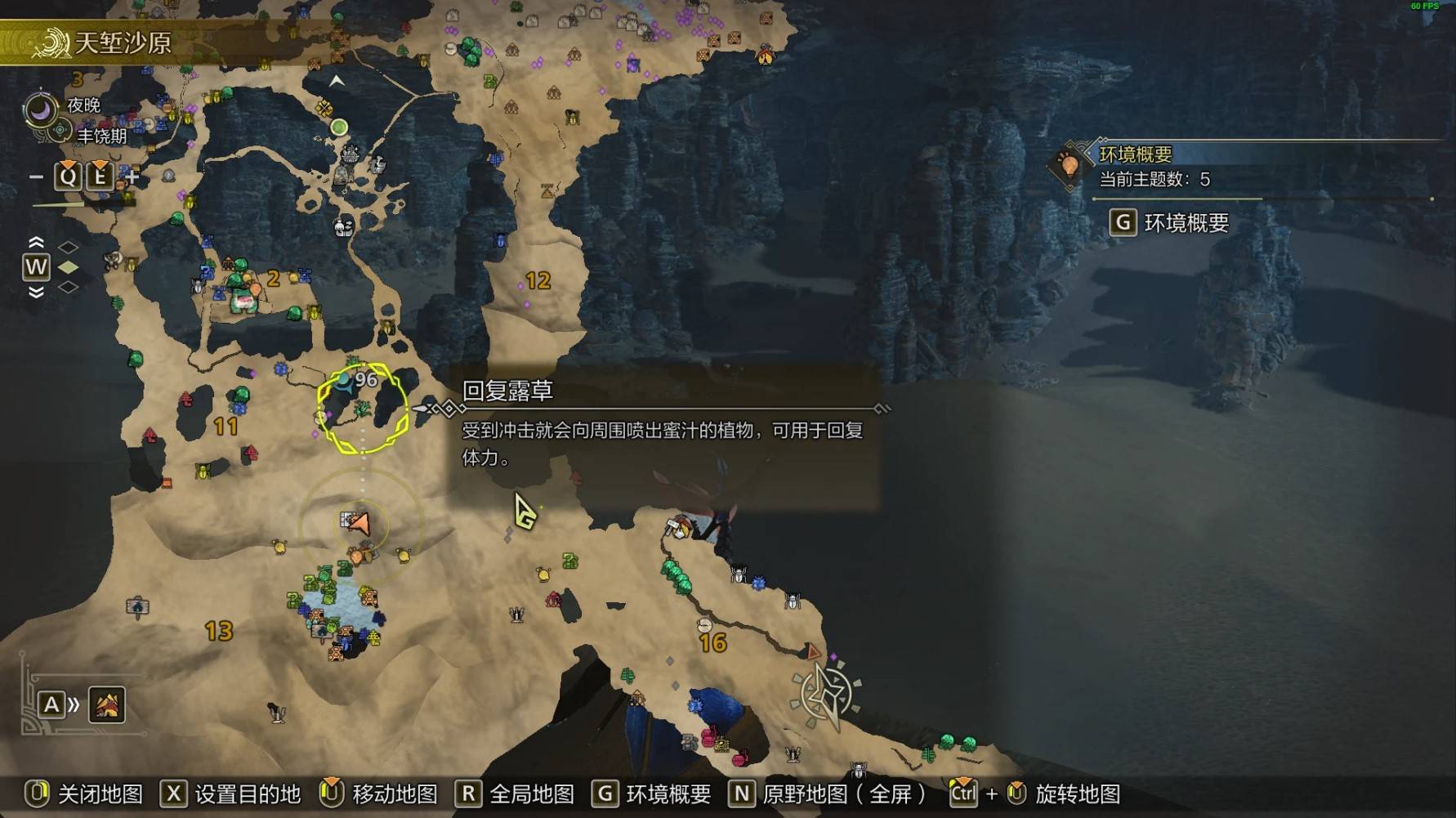The image size is (1456, 818).
Task: Select the hollow diamond below the current floor indicator
Action: 67,289
